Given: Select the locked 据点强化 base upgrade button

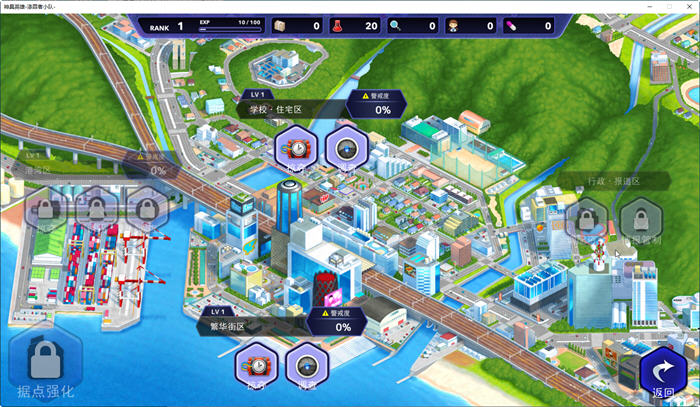Looking at the screenshot, I should pyautogui.click(x=40, y=364).
